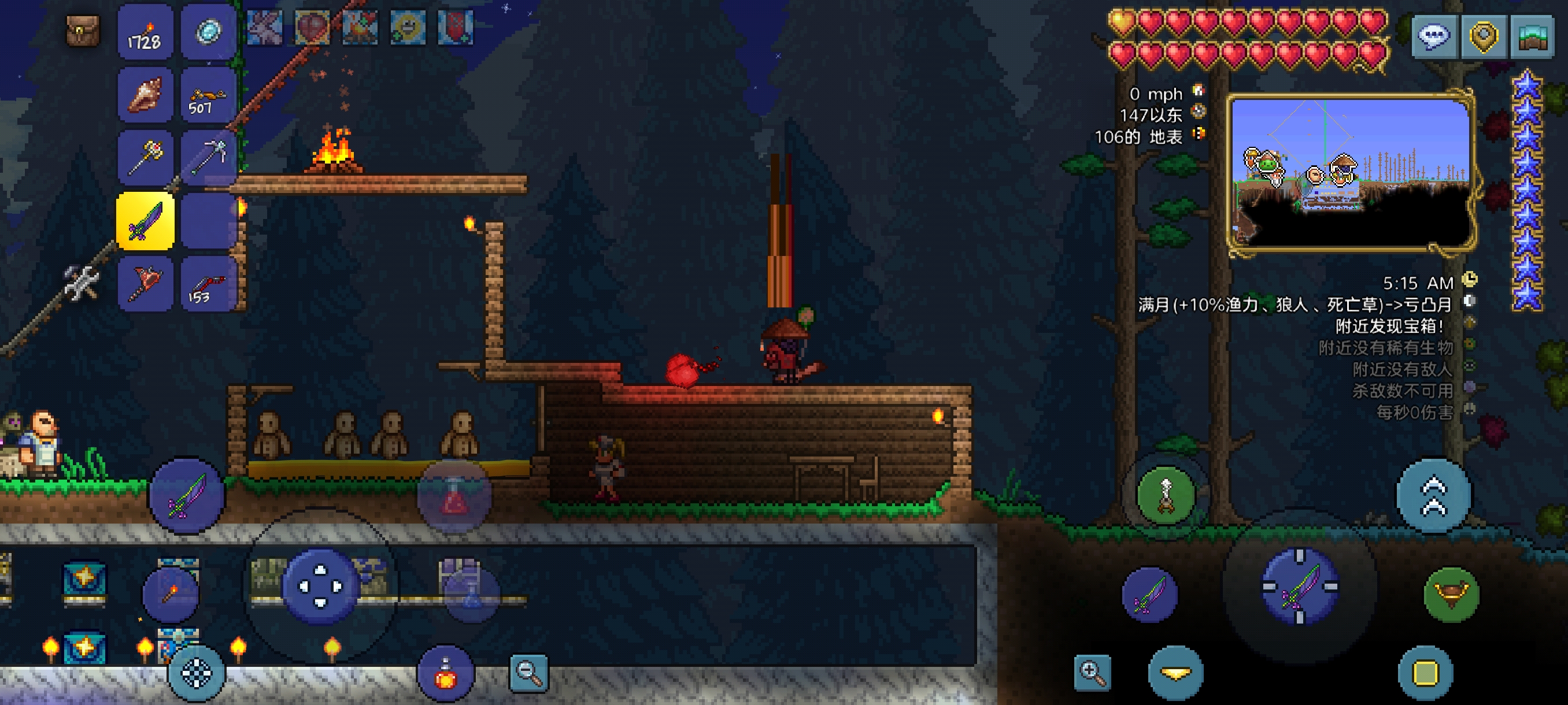The image size is (1568, 705).
Task: Open the world map button
Action: pyautogui.click(x=1532, y=36)
